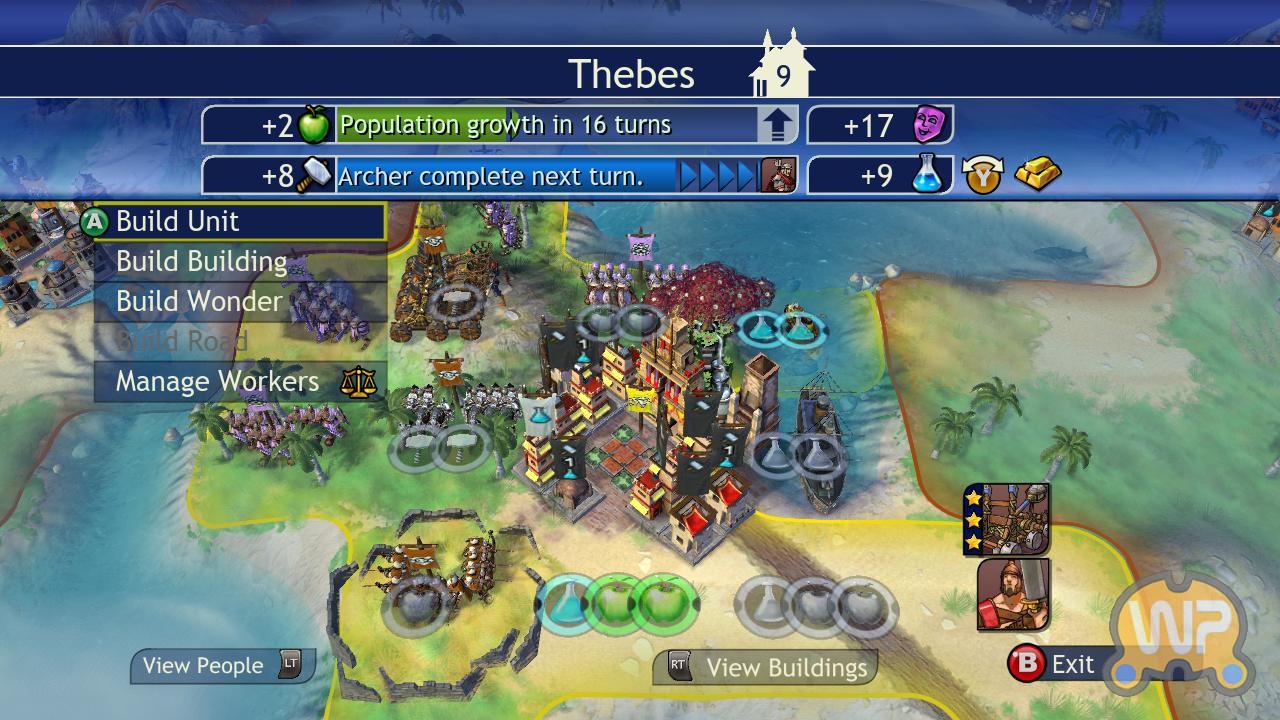
Task: Select the gold bars rush icon
Action: click(x=1037, y=175)
